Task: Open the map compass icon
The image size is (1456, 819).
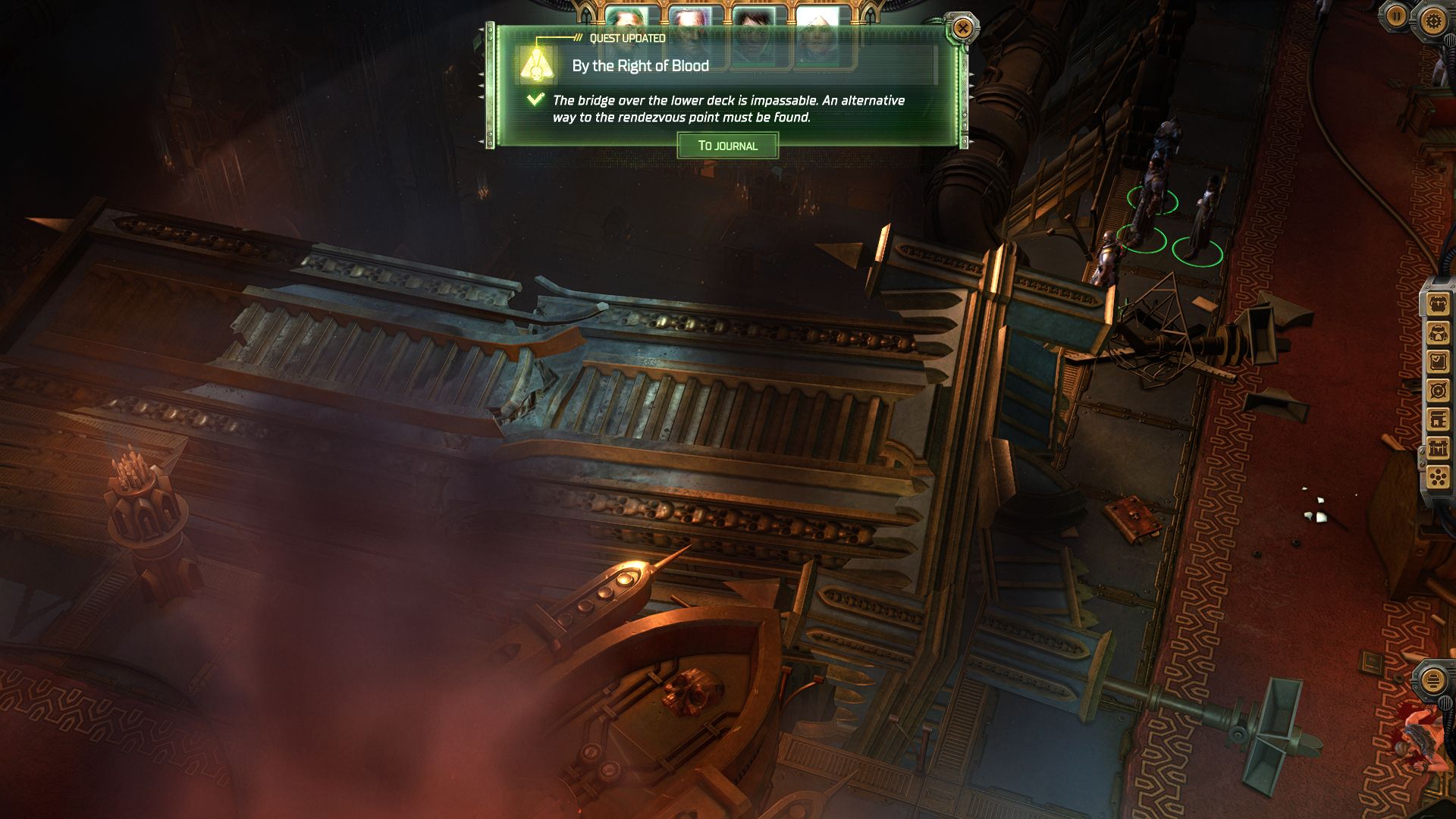Action: [x=1439, y=391]
